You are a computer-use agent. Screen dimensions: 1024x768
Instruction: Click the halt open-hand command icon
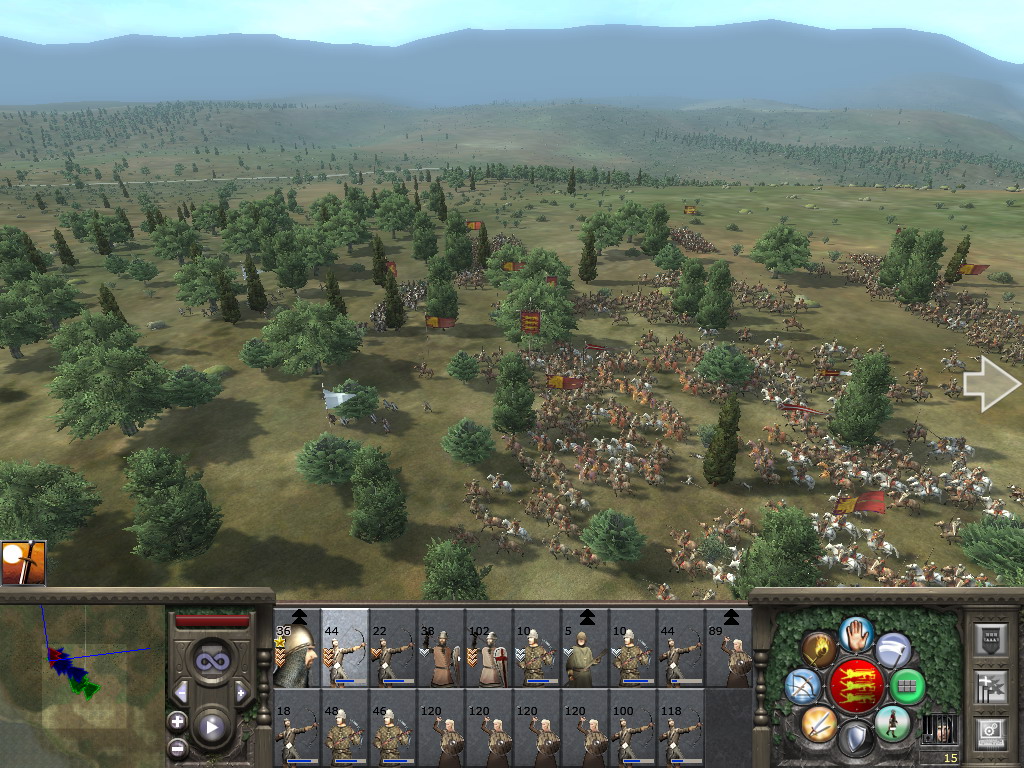pos(857,633)
